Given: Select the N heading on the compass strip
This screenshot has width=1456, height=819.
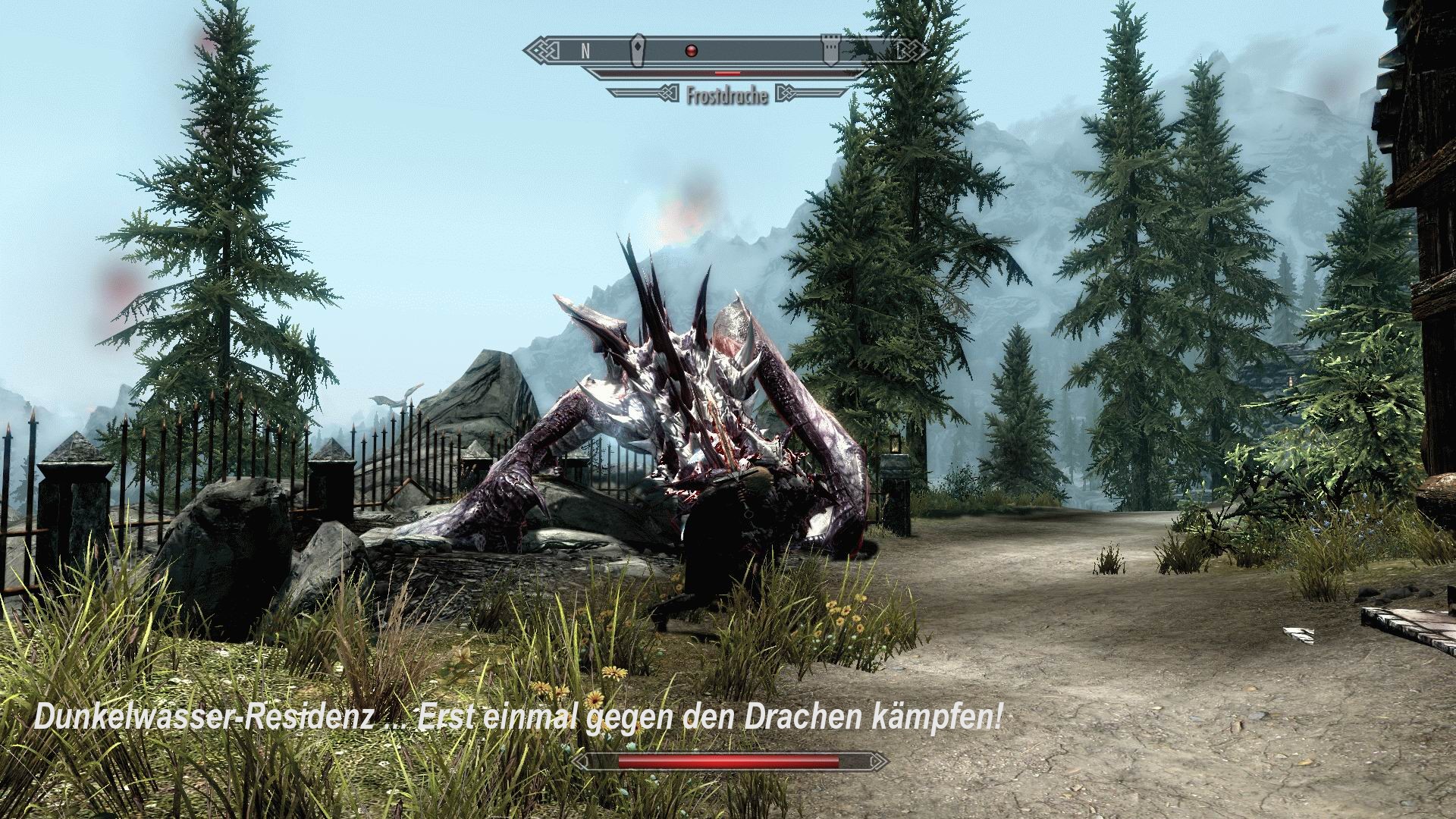Looking at the screenshot, I should [x=584, y=50].
